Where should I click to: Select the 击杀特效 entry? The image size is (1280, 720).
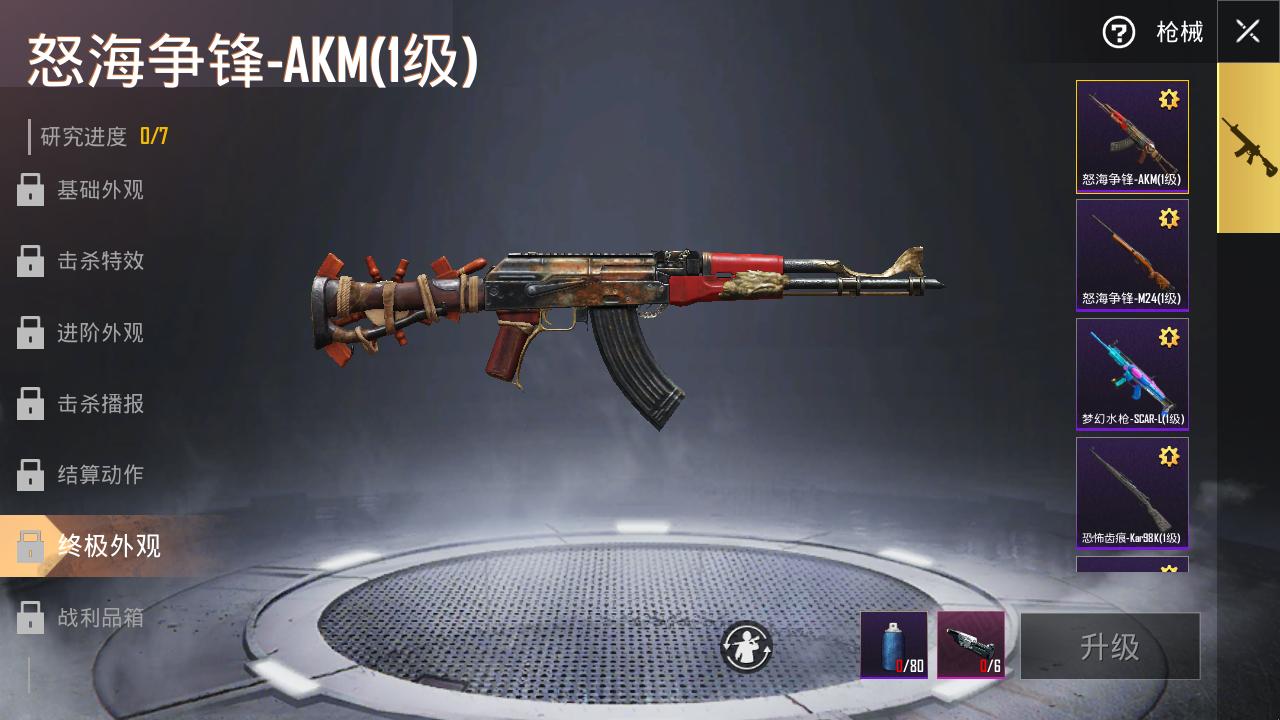[x=99, y=261]
